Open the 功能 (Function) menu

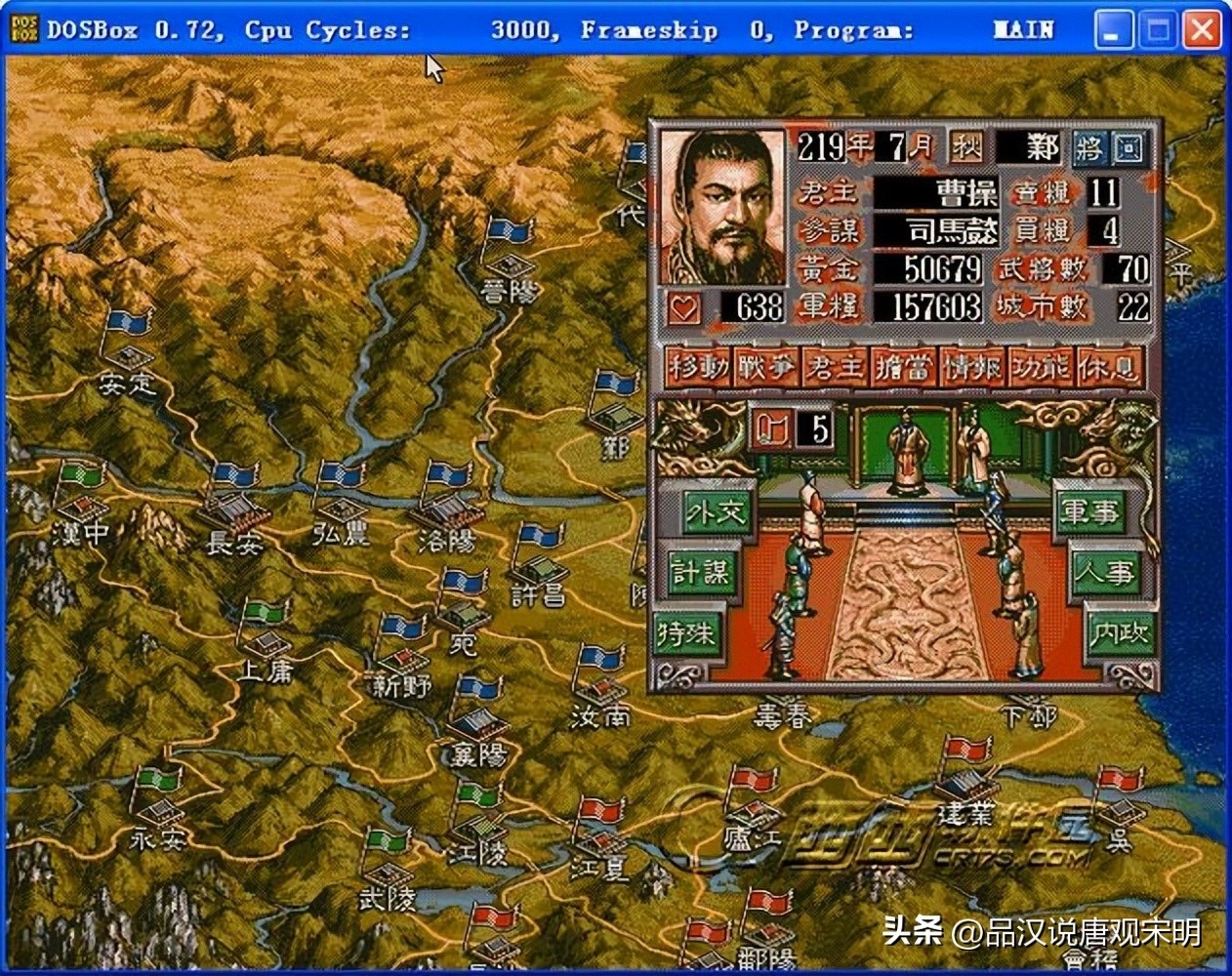point(1041,367)
